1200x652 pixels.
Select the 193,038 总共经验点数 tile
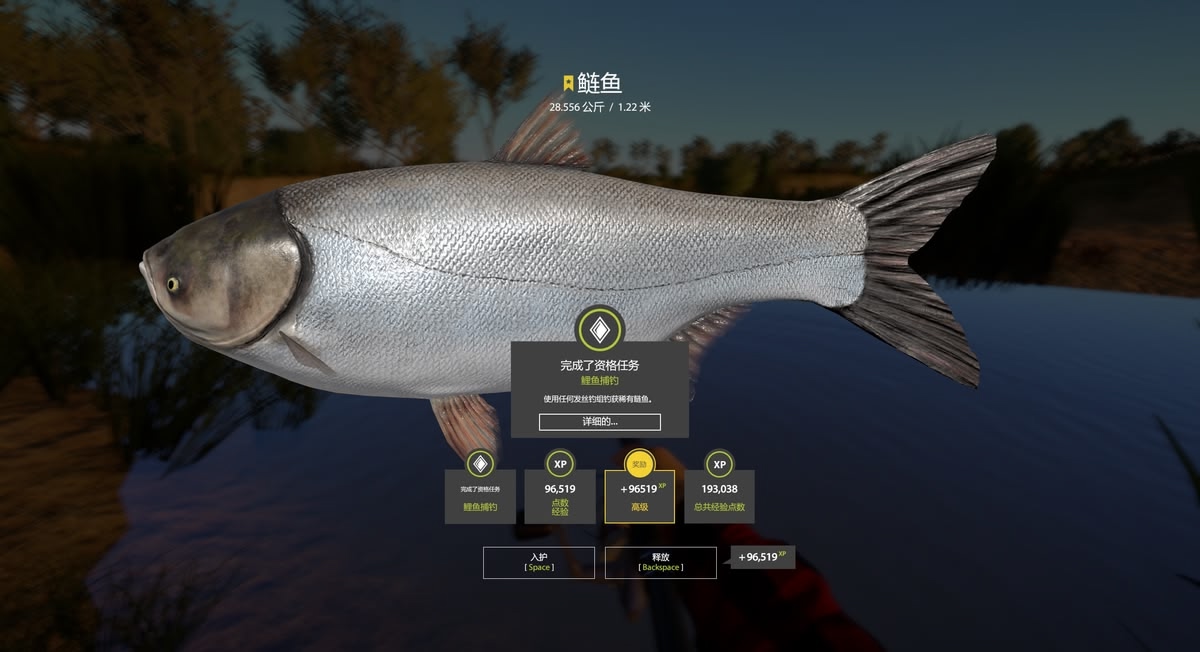(x=719, y=495)
